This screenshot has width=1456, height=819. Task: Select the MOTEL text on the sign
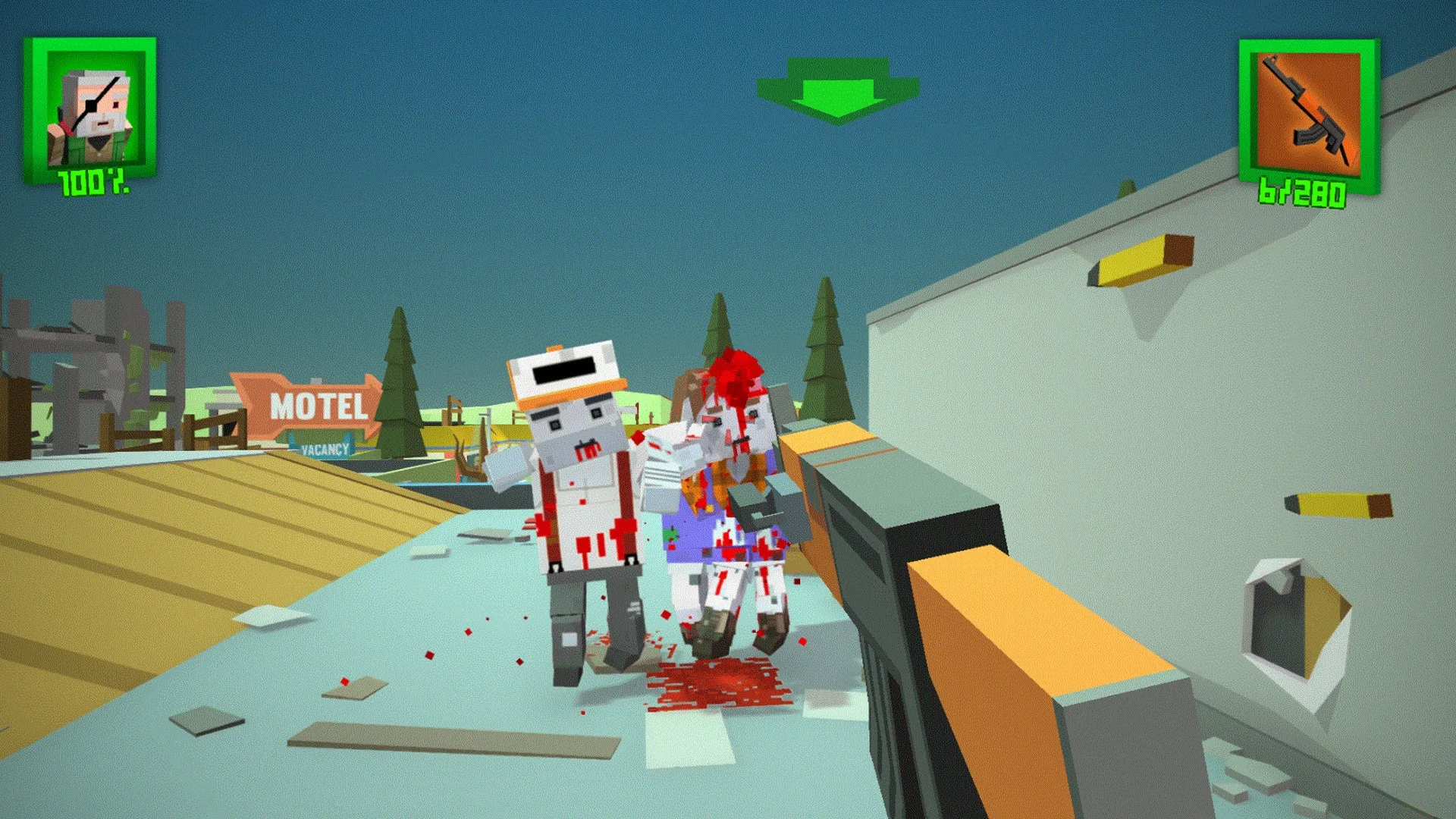tap(318, 407)
